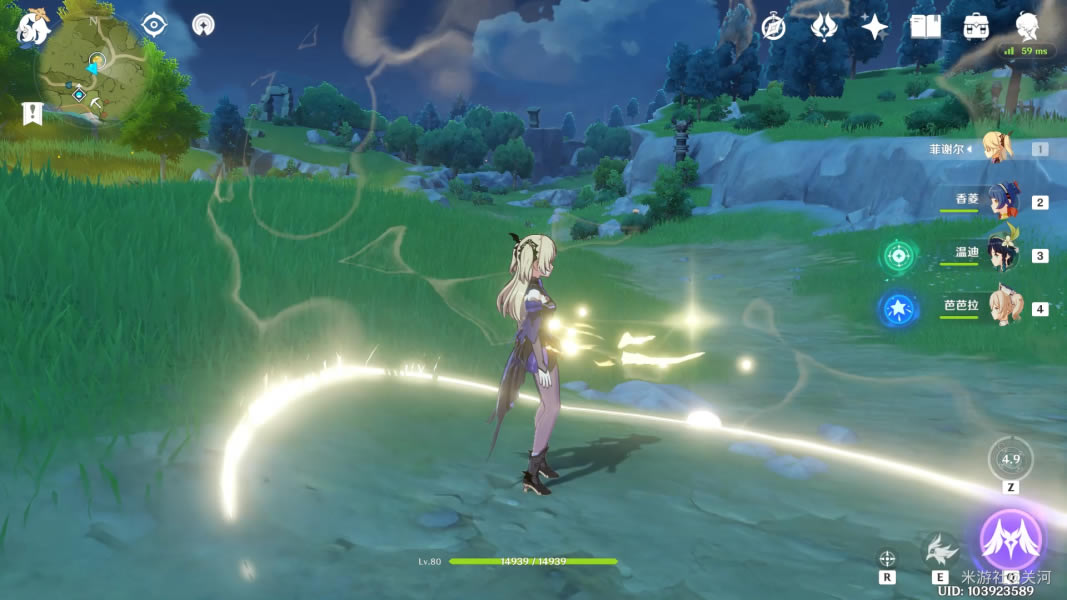Open the map via the minimap

[93, 68]
